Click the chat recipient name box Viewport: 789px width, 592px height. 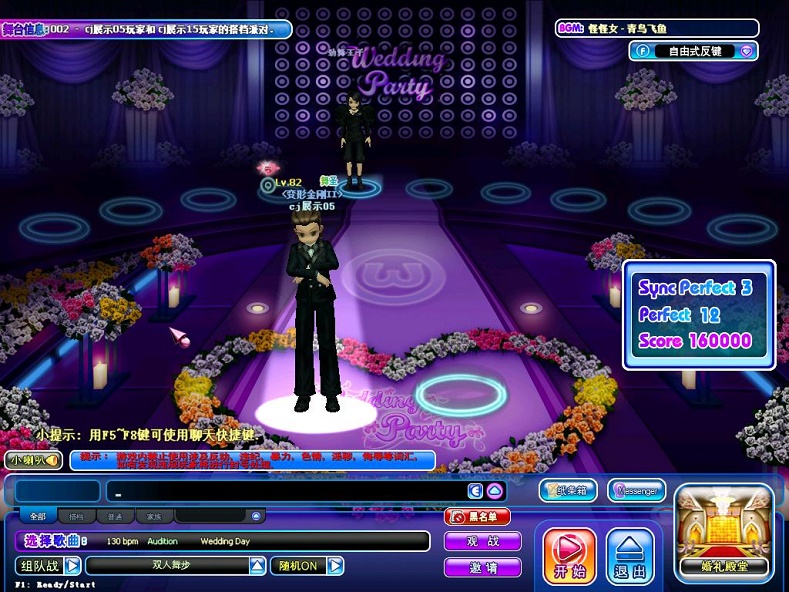57,491
